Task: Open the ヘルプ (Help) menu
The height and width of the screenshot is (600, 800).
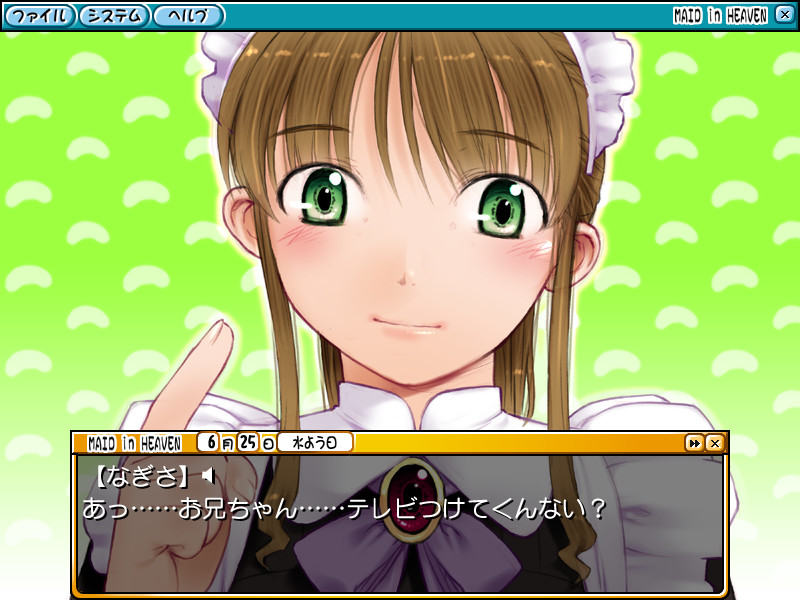Action: (189, 16)
